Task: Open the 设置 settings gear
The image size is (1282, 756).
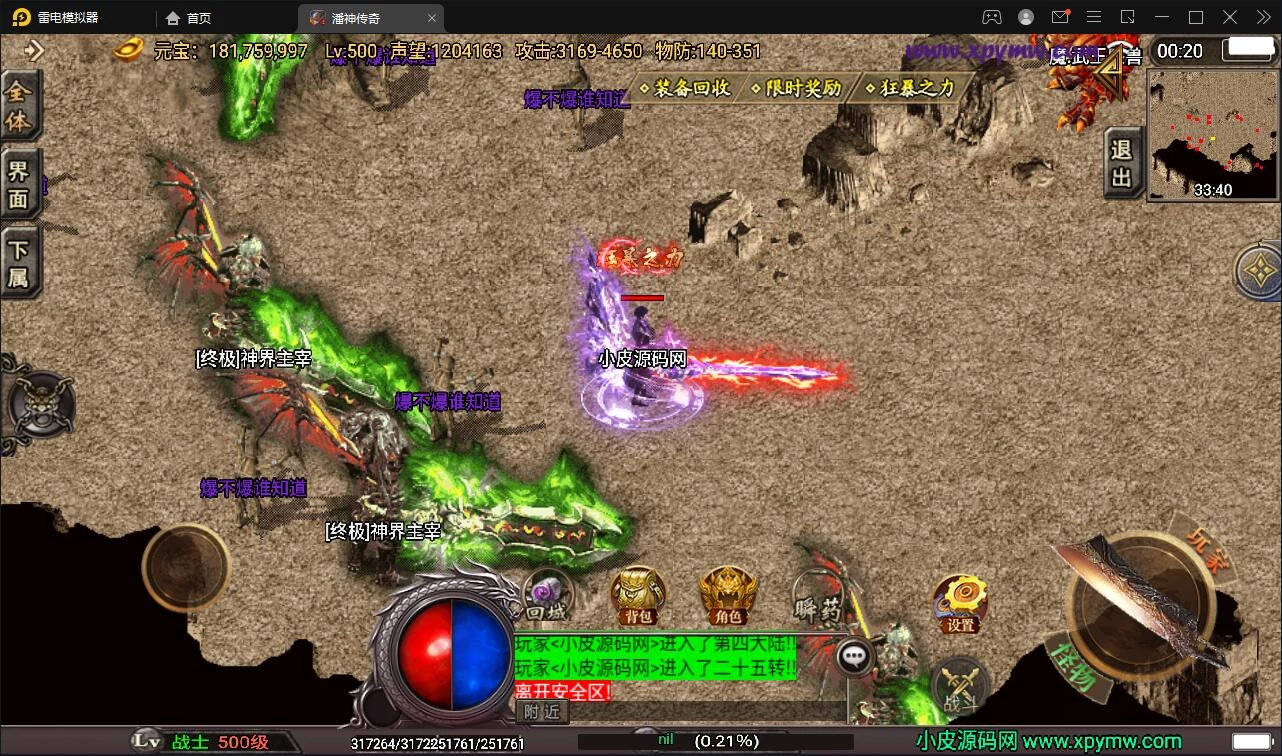Action: pyautogui.click(x=960, y=603)
